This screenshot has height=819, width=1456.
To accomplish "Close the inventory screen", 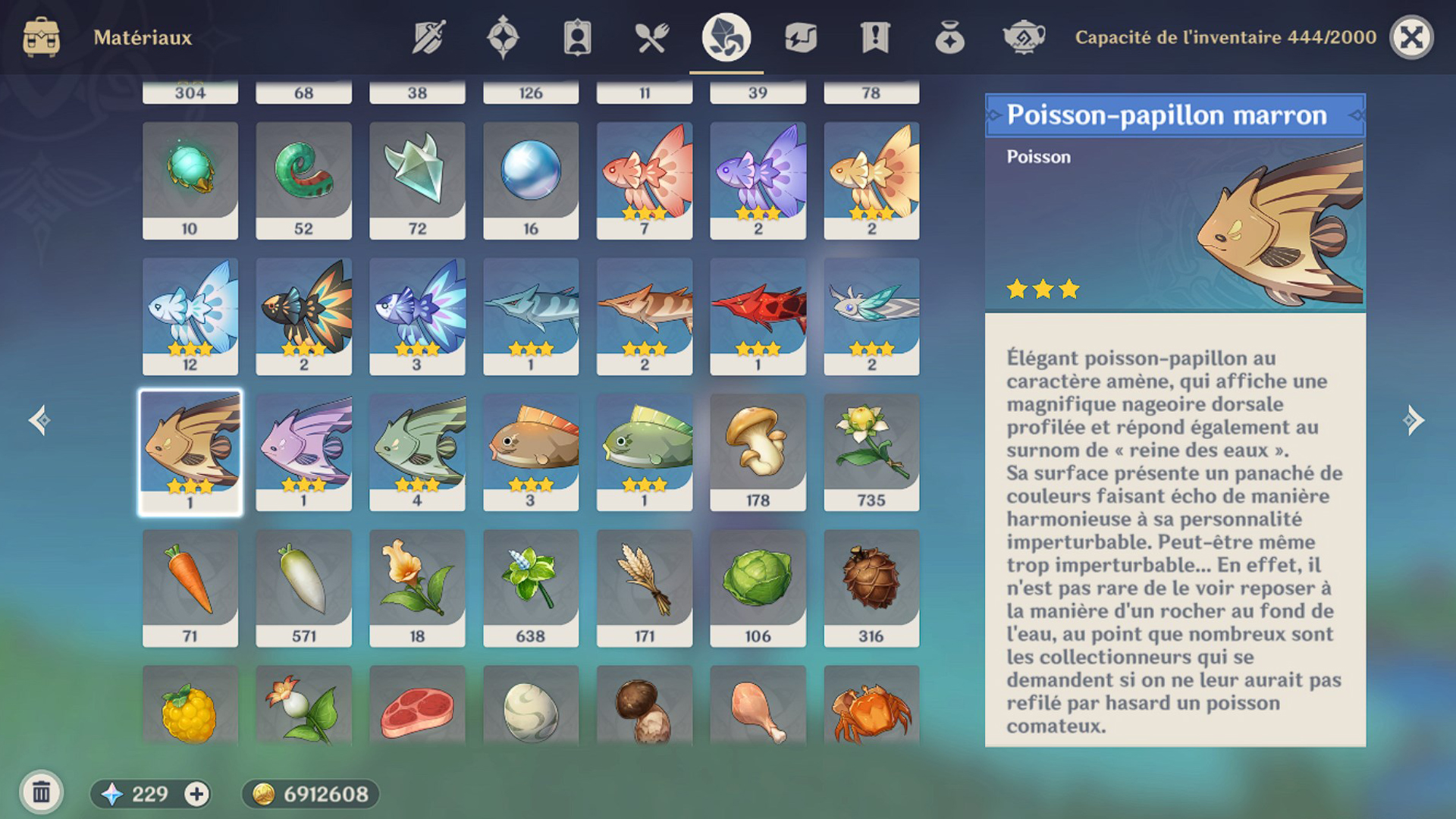I will (1411, 37).
